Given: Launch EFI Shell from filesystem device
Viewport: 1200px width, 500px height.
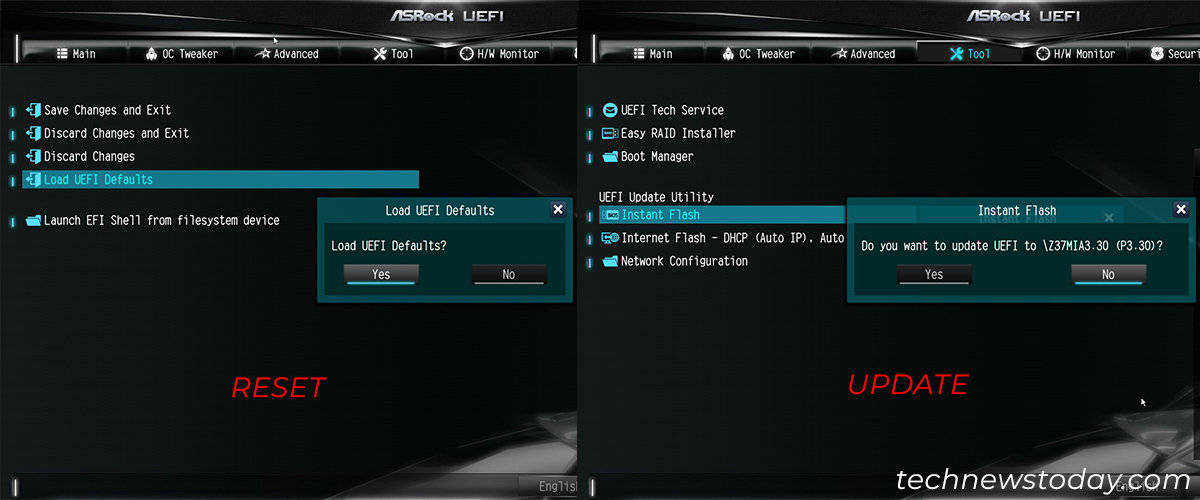Looking at the screenshot, I should (x=161, y=220).
